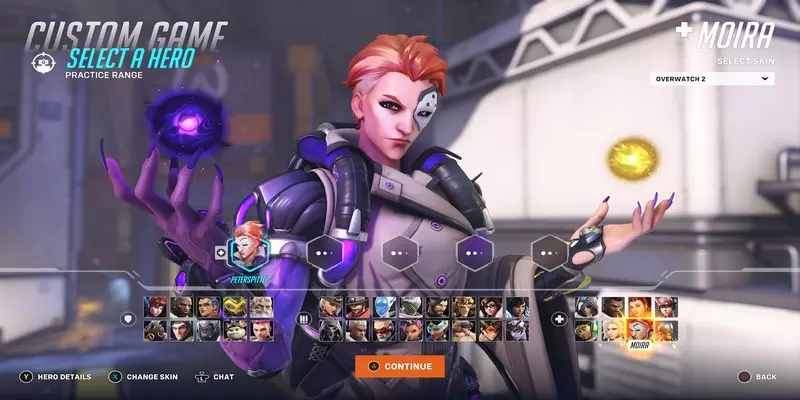The height and width of the screenshot is (400, 800).
Task: Choose Ana from the support heroes
Action: coord(587,306)
